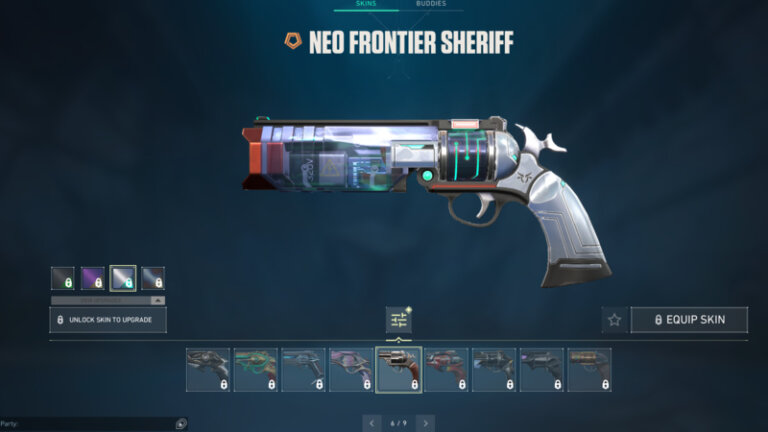
Task: Open the skin filter sliders button
Action: click(399, 320)
